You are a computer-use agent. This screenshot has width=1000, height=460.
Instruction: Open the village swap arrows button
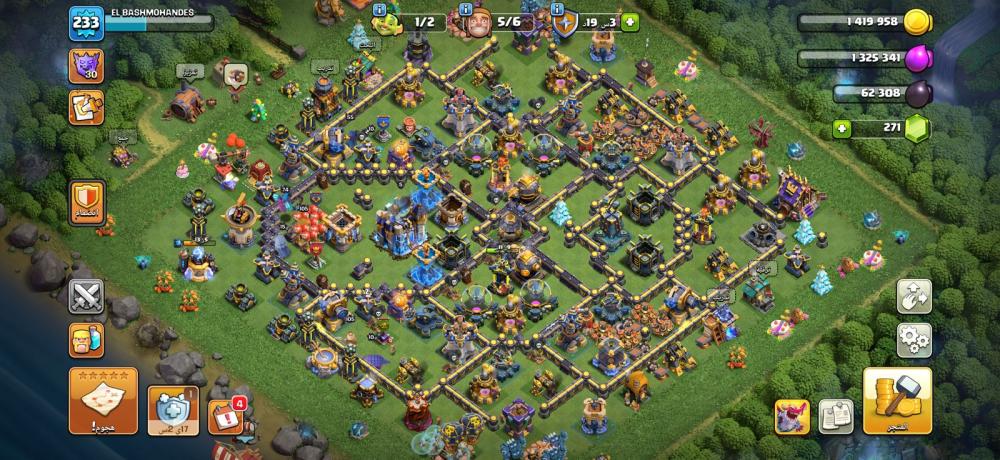[x=914, y=296]
